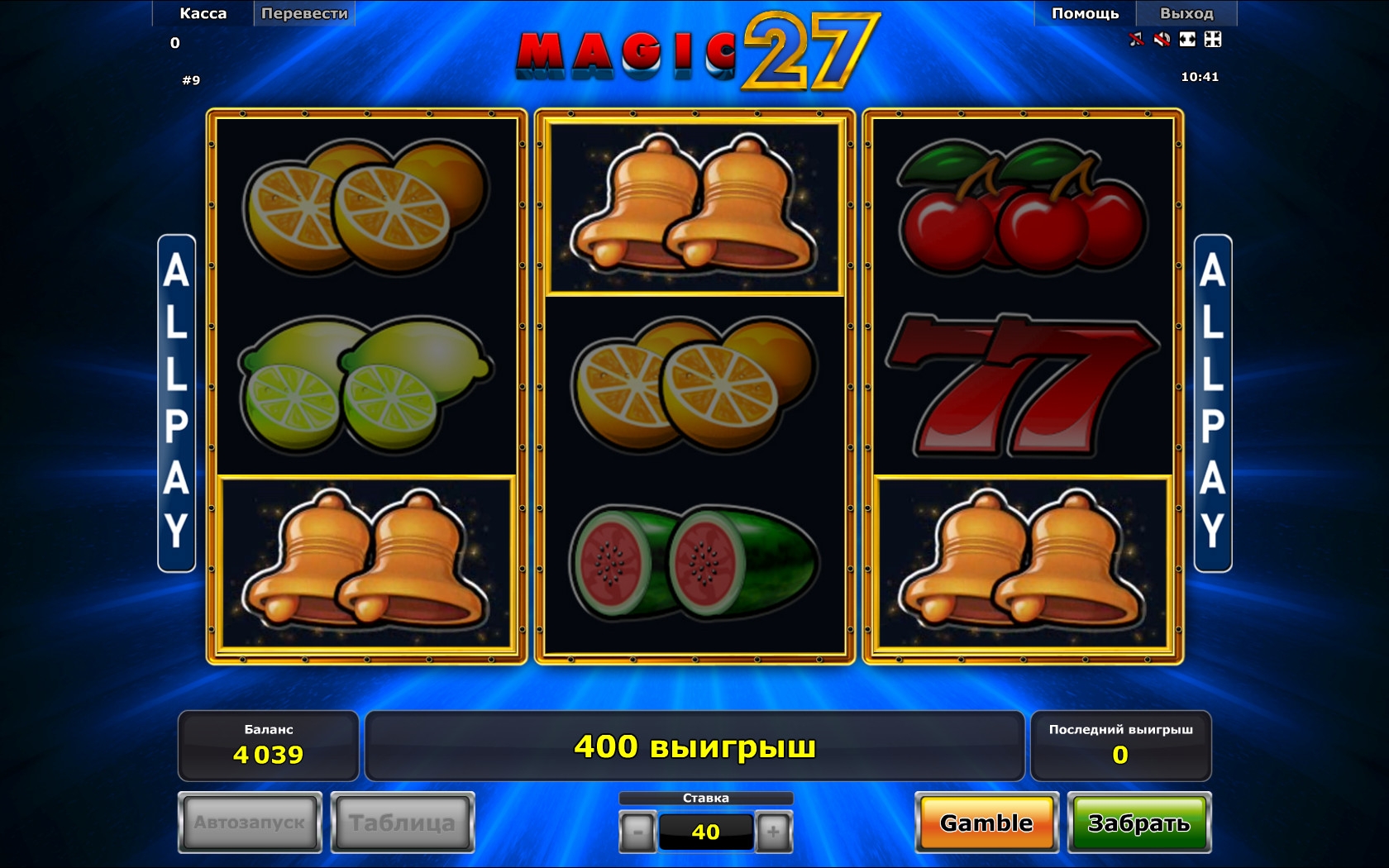This screenshot has height=868, width=1389.
Task: Increase the Ставка bet with plus
Action: [x=773, y=832]
